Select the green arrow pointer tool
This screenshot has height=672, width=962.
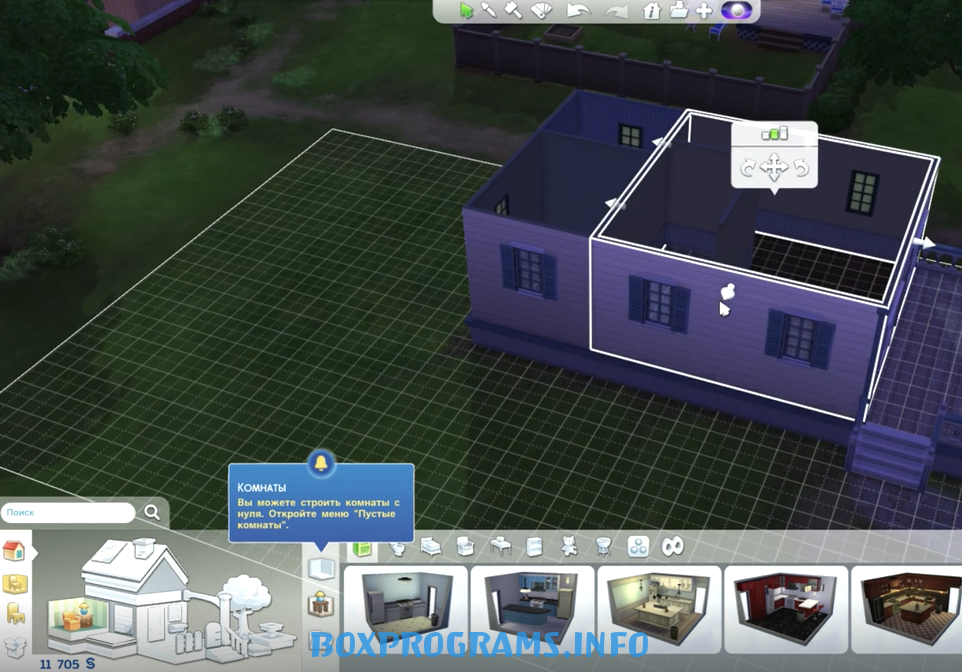click(x=466, y=11)
